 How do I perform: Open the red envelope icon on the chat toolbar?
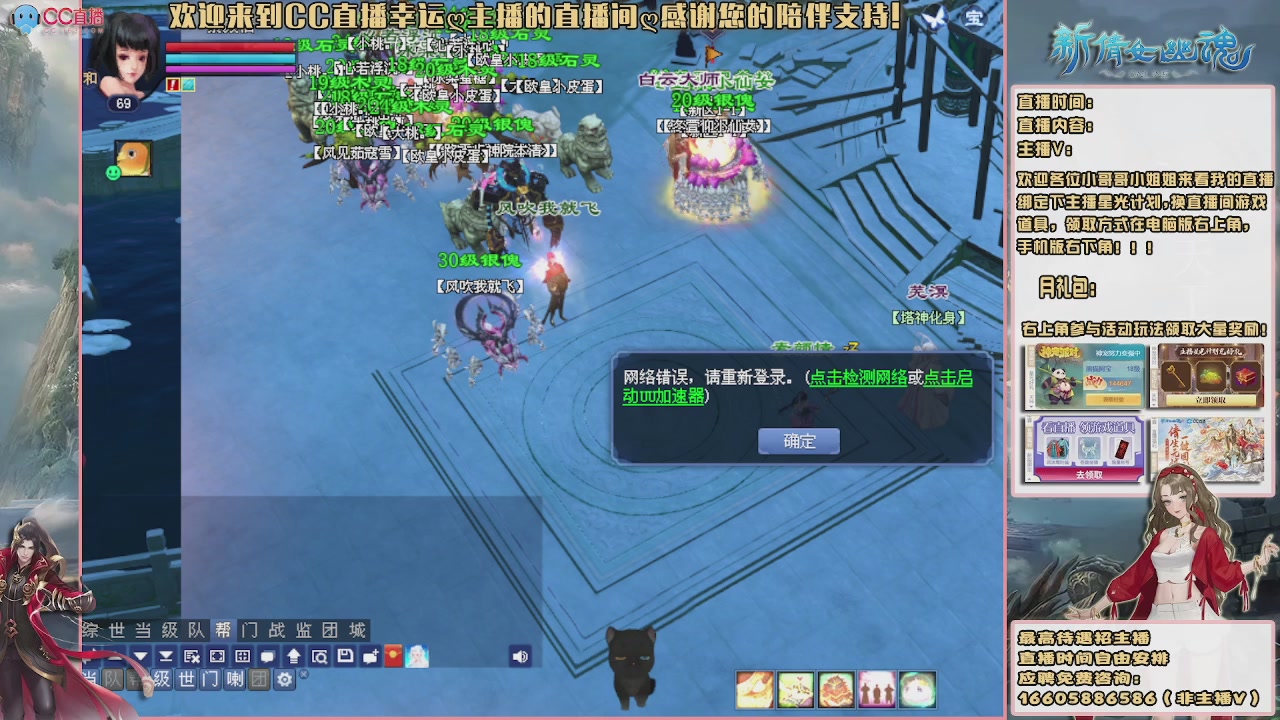tap(391, 656)
